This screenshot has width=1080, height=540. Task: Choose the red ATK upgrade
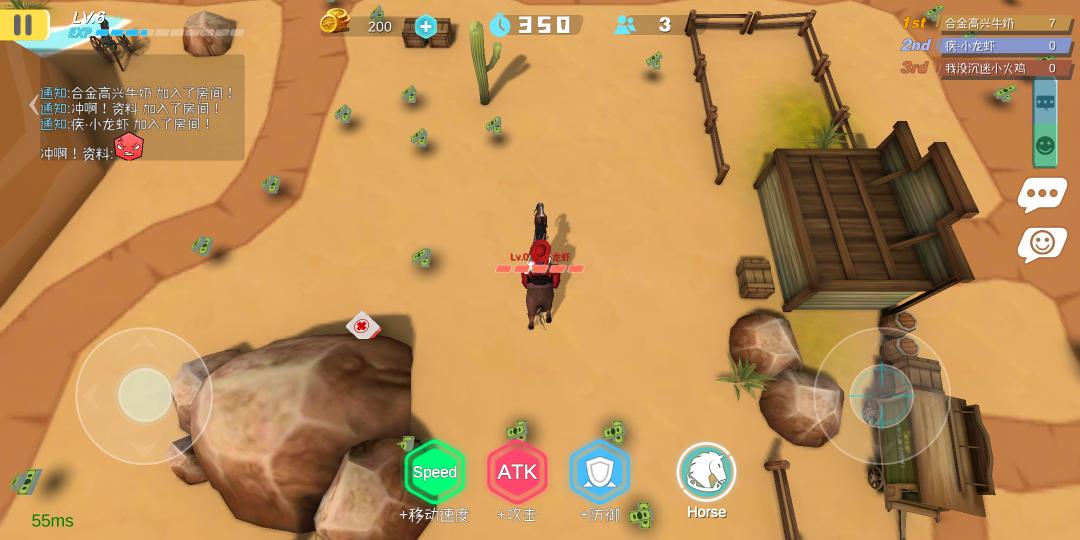tap(517, 472)
